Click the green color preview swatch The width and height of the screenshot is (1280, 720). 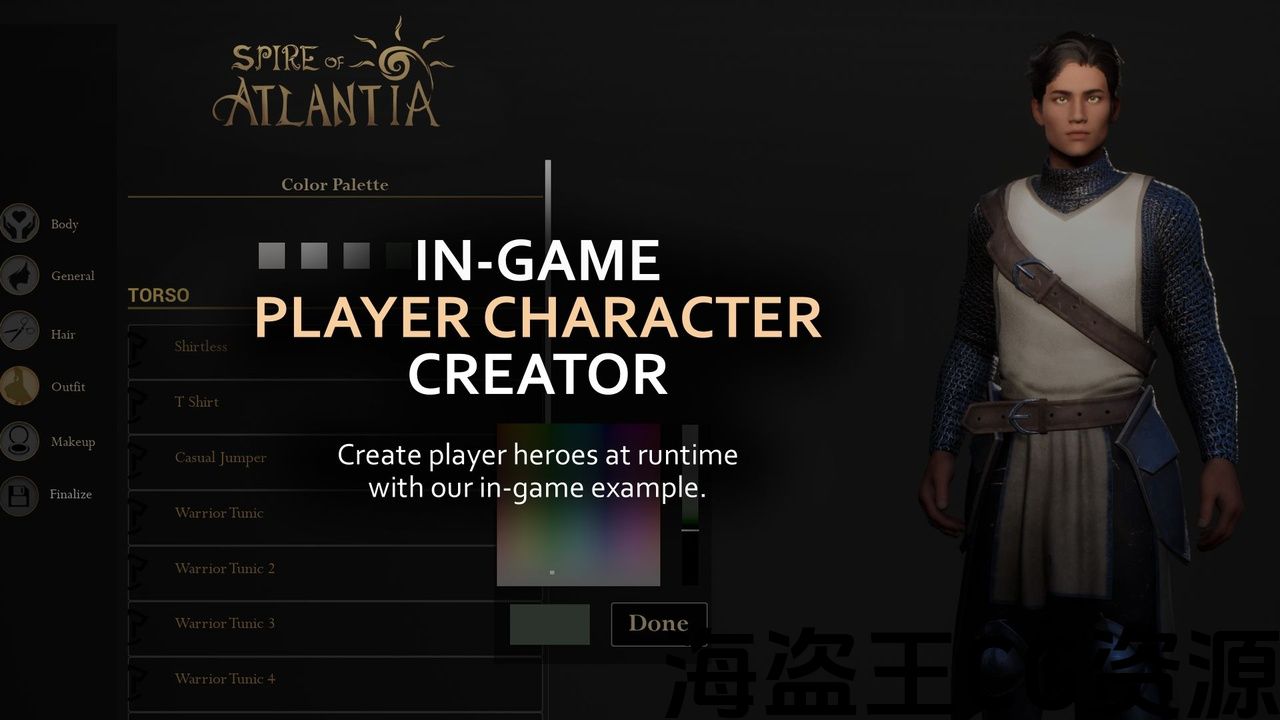coord(550,623)
